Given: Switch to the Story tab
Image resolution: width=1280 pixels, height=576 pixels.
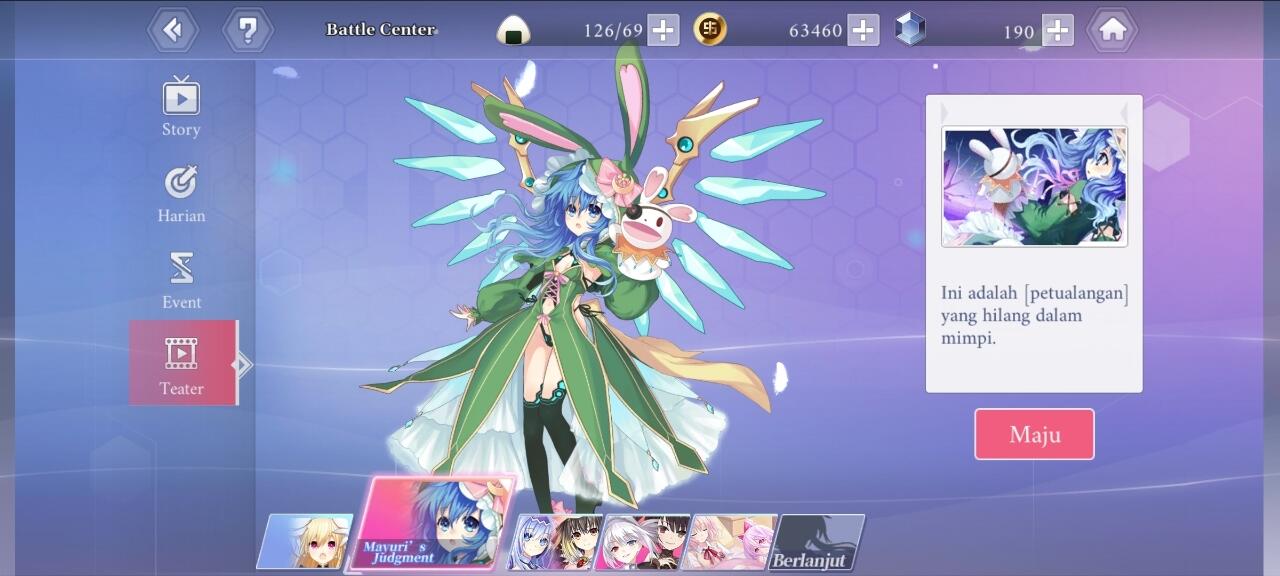Looking at the screenshot, I should click(x=181, y=107).
